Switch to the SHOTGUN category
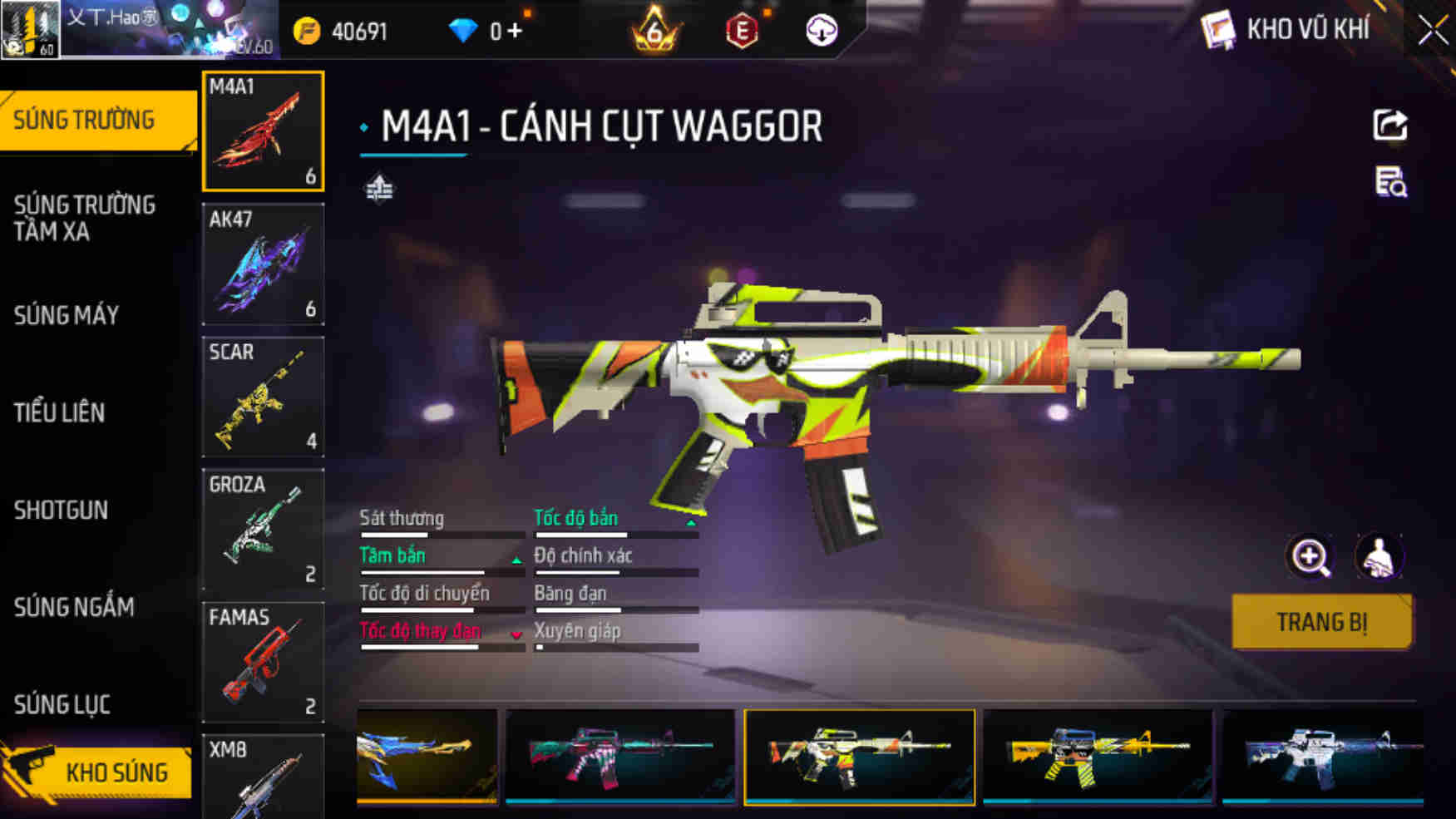 (61, 510)
